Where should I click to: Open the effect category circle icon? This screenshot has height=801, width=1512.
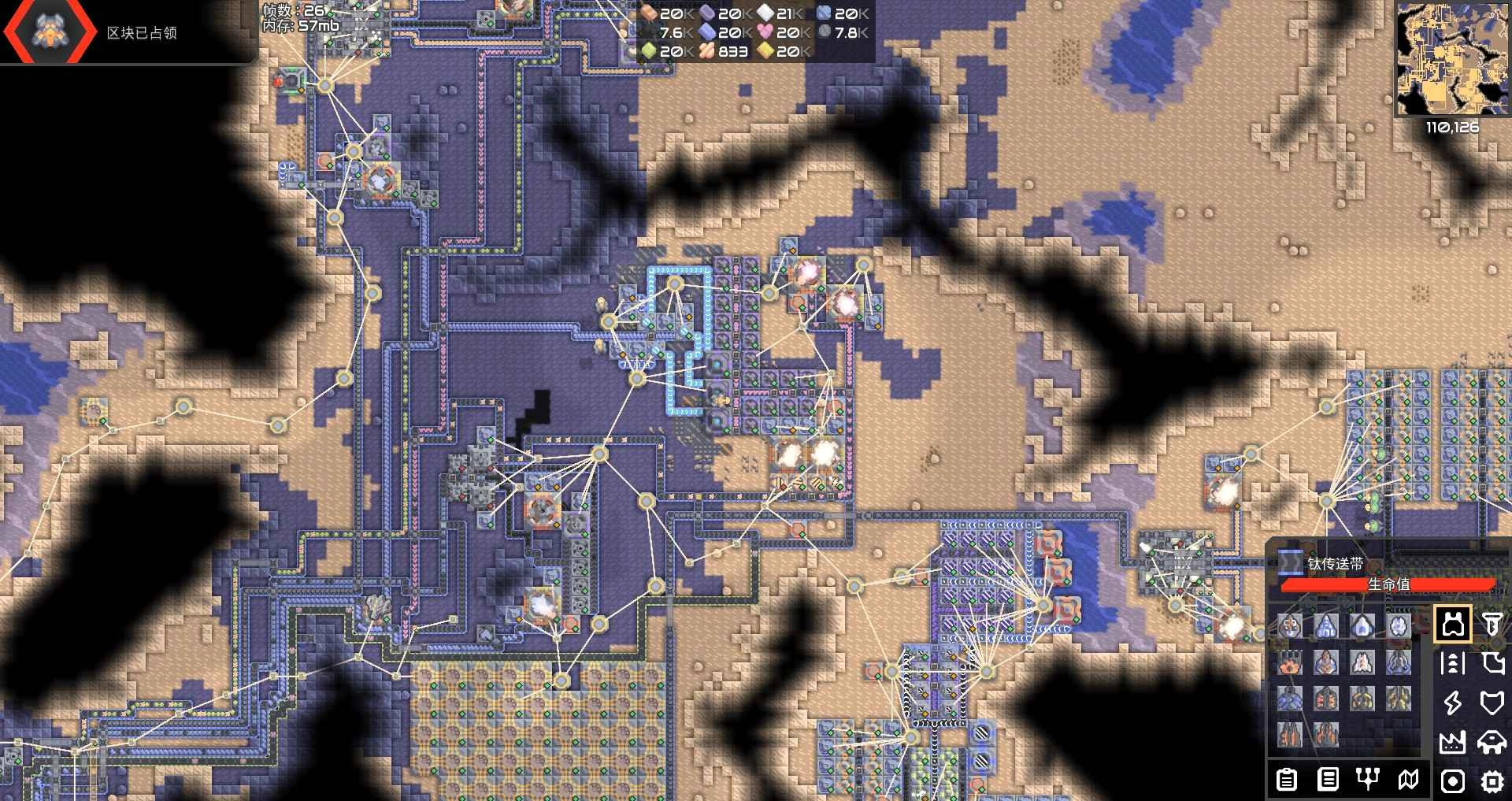tap(1453, 780)
